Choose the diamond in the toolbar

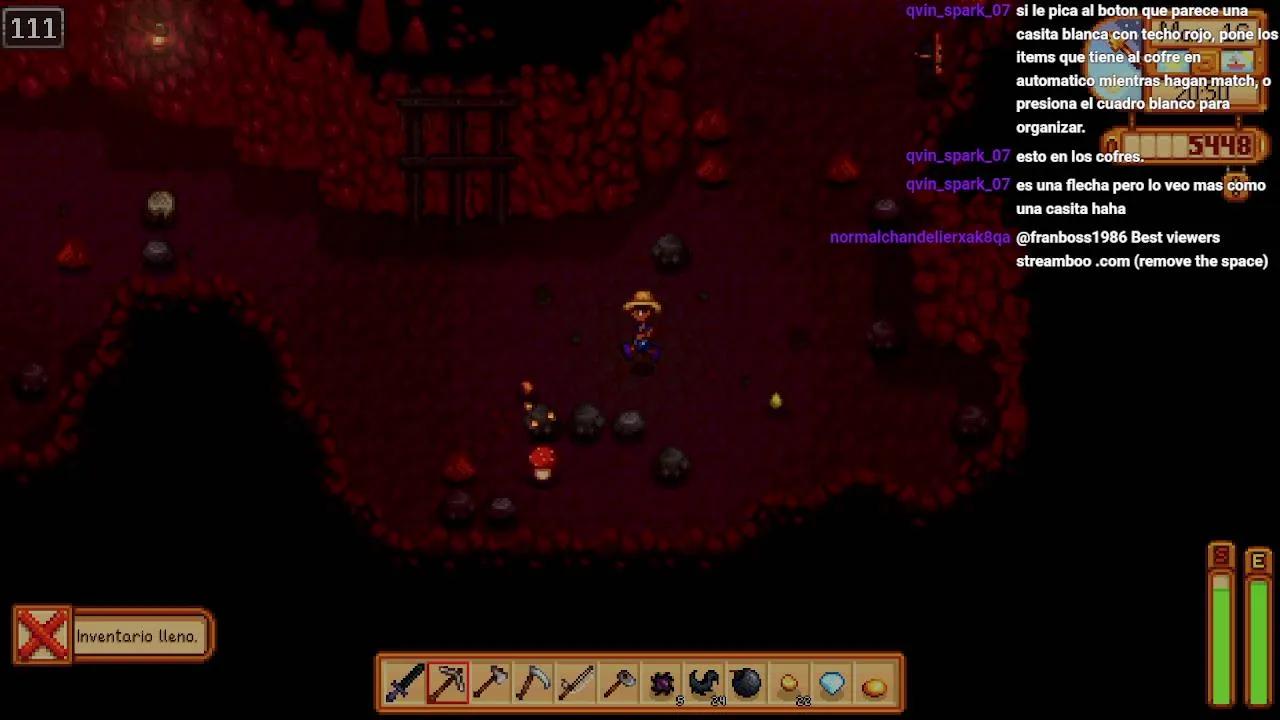pos(832,684)
